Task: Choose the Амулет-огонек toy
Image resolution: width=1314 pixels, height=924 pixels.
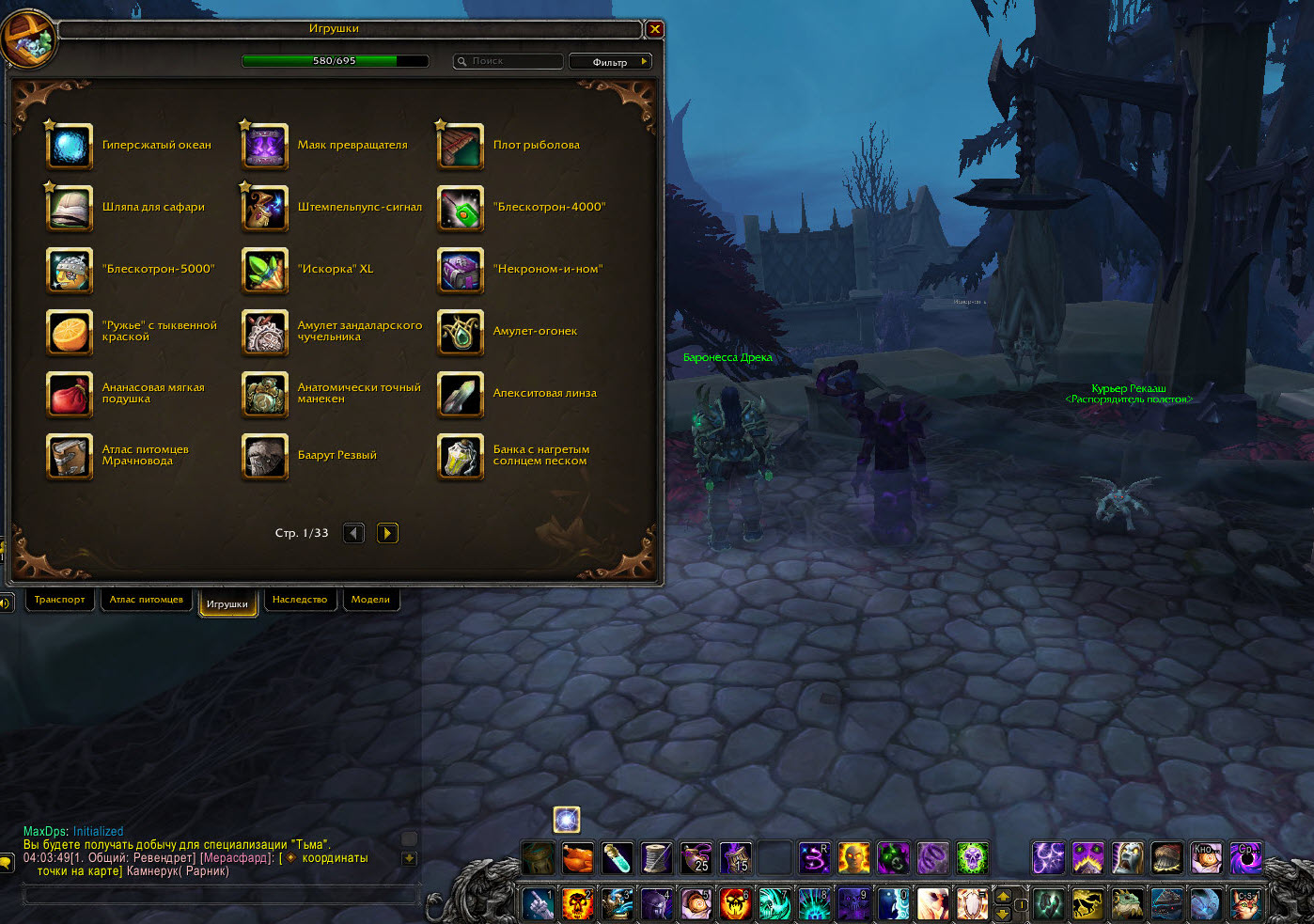Action: 461,332
